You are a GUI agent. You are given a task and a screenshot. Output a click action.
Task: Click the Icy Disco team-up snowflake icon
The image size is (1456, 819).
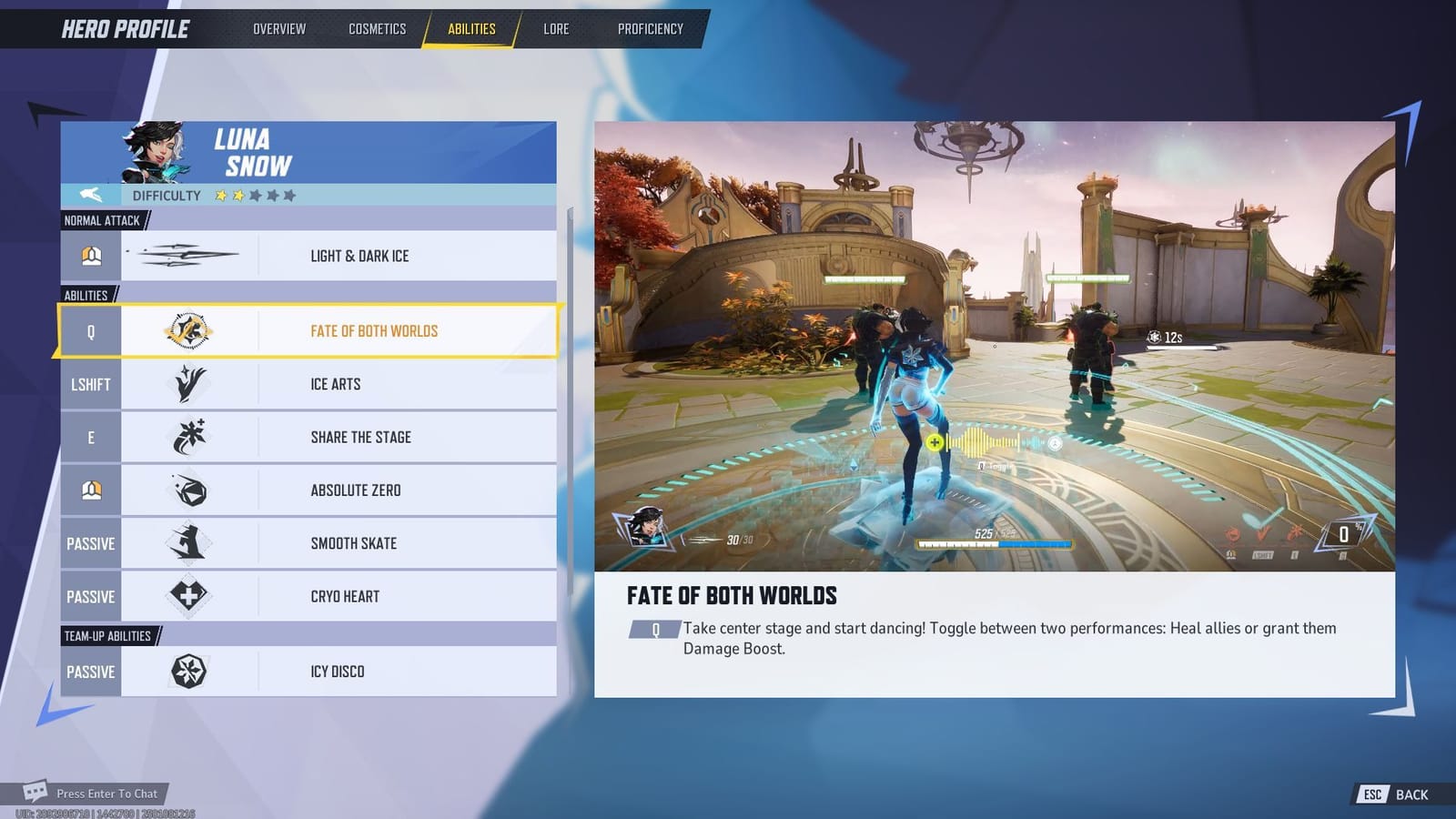[187, 671]
